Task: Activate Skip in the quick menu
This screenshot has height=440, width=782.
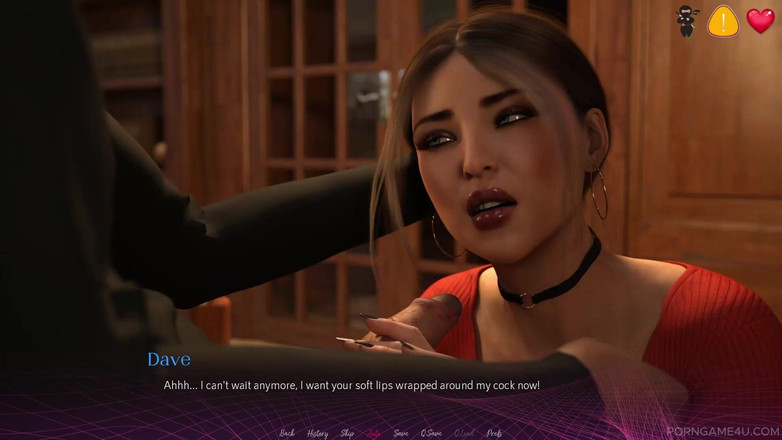Action: click(x=347, y=433)
